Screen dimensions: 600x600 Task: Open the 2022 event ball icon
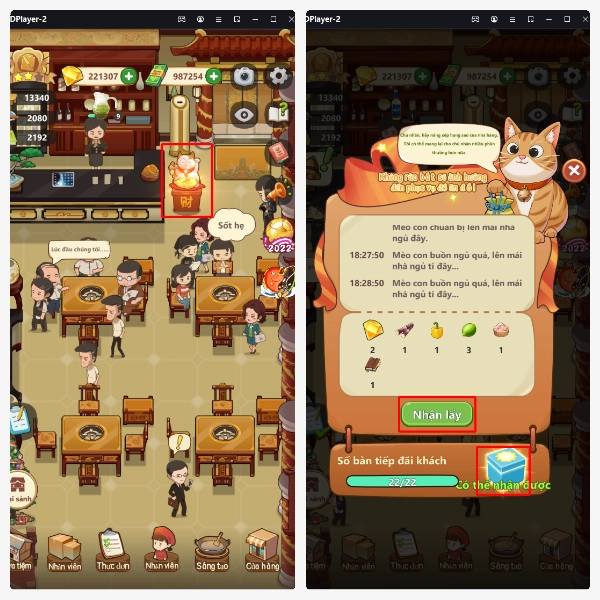coord(278,236)
